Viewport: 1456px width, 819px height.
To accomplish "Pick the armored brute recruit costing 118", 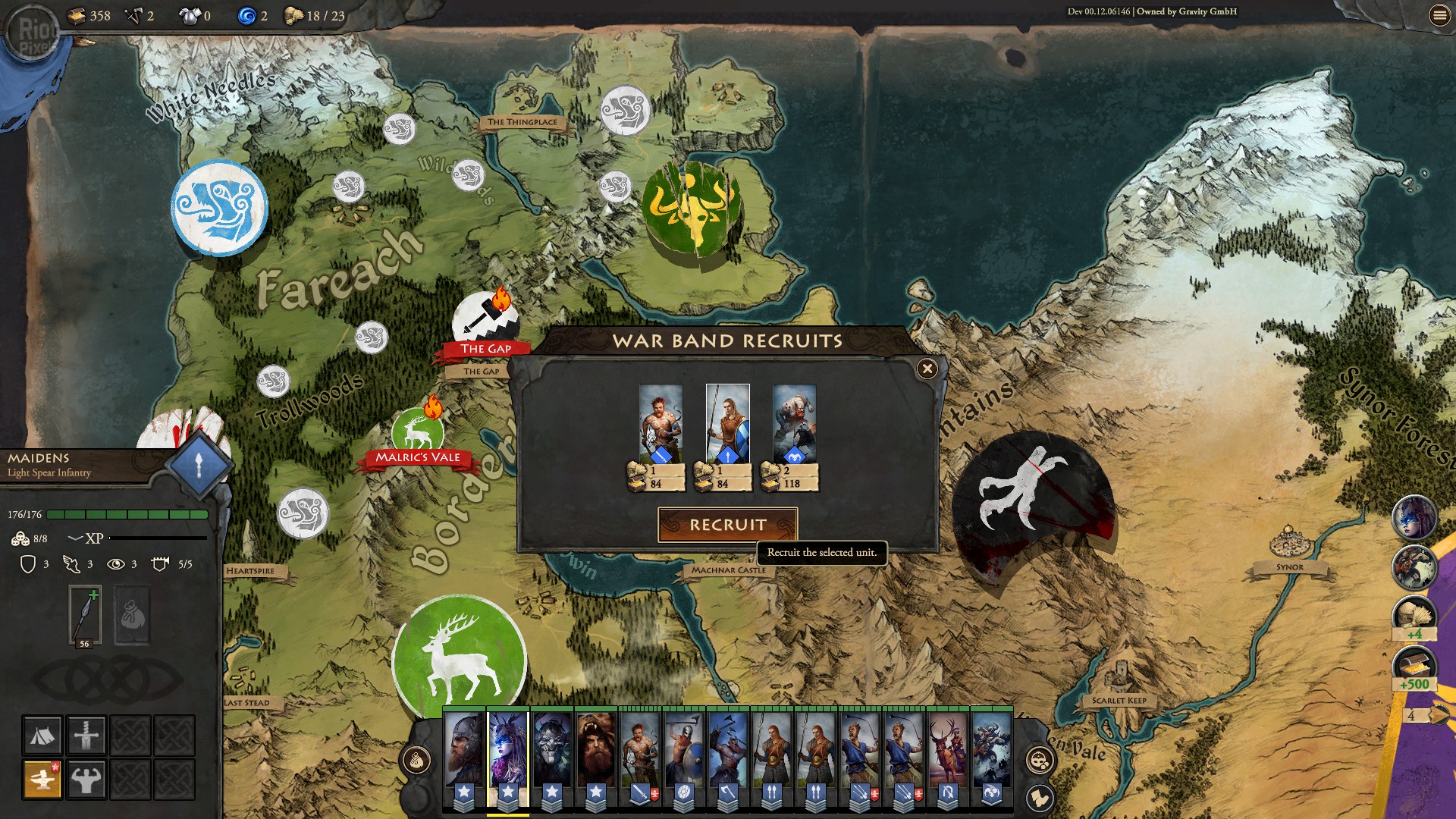I will (x=794, y=424).
